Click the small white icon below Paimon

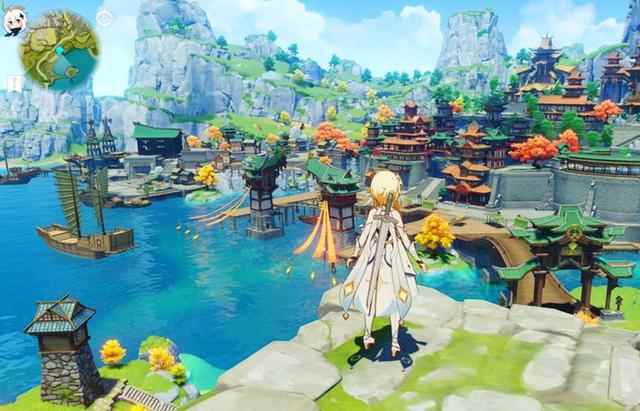[13, 81]
